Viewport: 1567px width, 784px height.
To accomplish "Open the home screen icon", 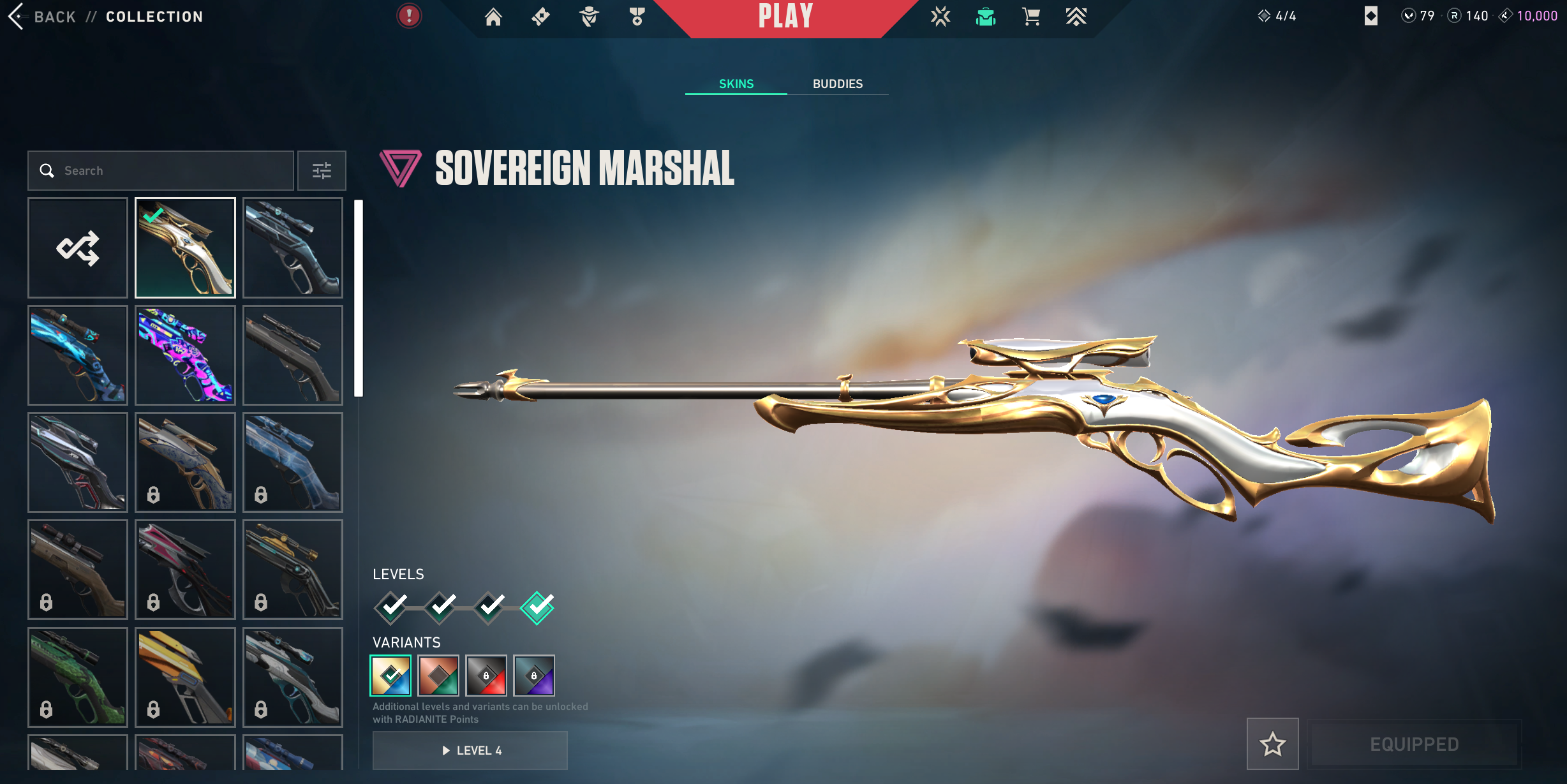I will (493, 17).
